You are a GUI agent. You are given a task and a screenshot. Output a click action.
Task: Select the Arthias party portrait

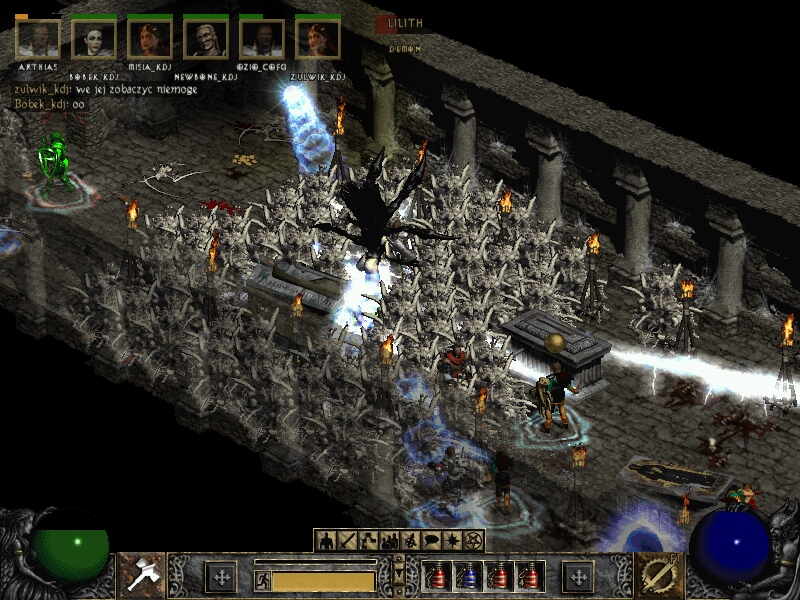pos(38,39)
